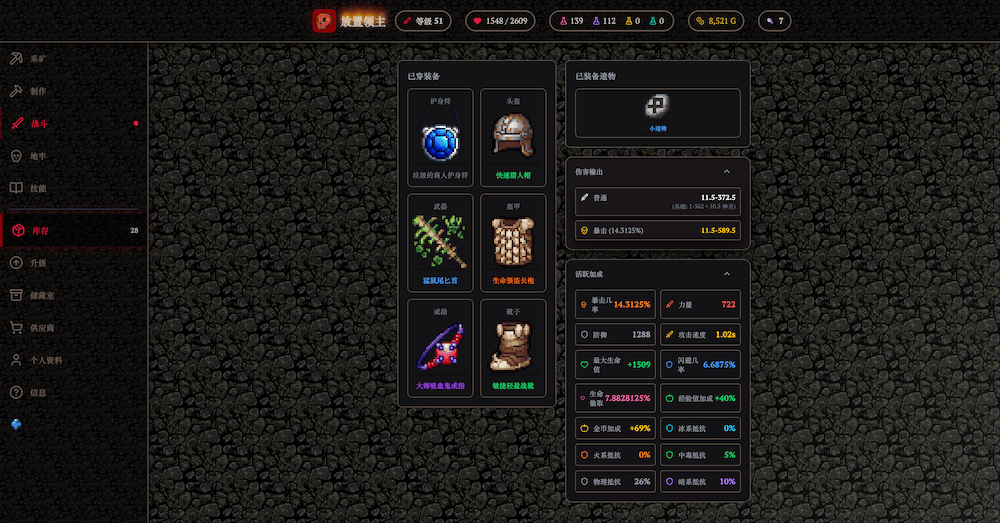This screenshot has width=1000, height=523.
Task: Go to the 升级 (Upgrades) section
Action: point(38,263)
